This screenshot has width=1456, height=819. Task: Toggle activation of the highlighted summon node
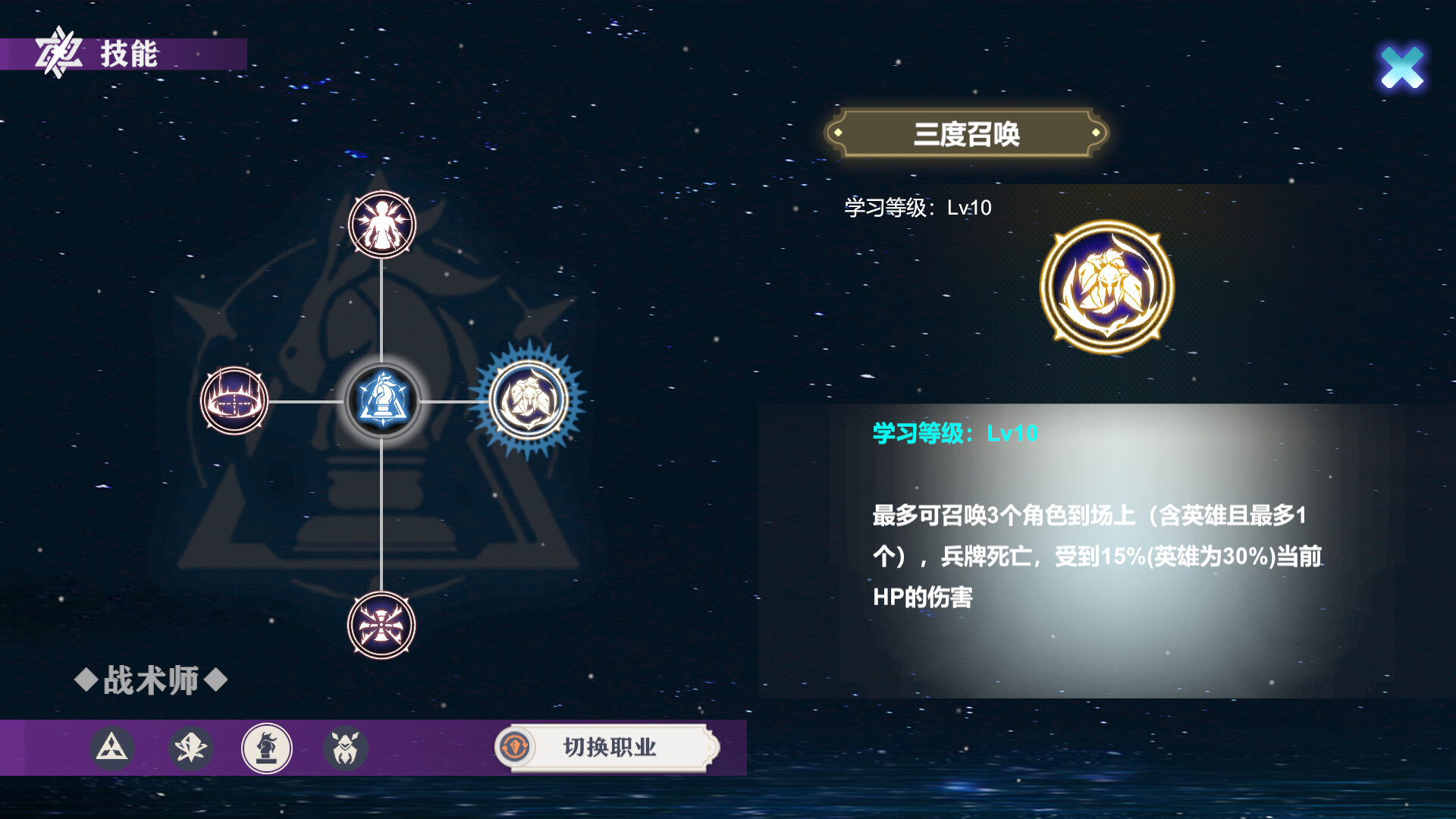tap(529, 402)
